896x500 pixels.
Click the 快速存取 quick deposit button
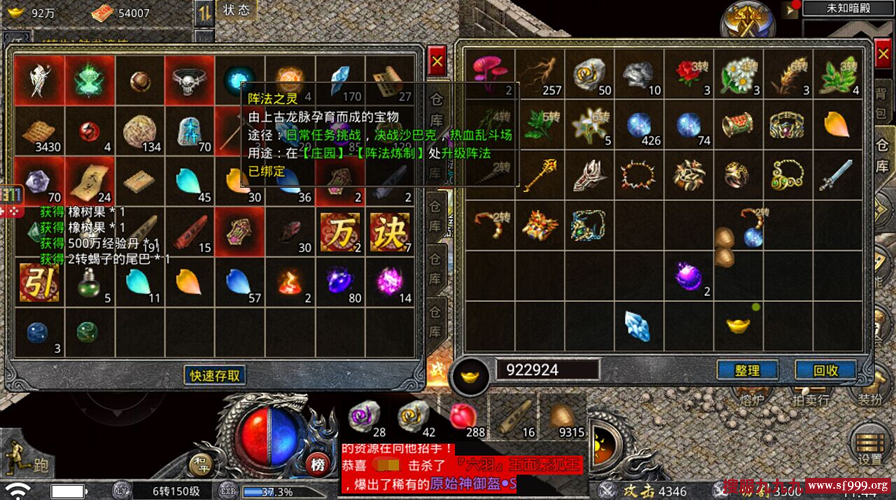215,375
